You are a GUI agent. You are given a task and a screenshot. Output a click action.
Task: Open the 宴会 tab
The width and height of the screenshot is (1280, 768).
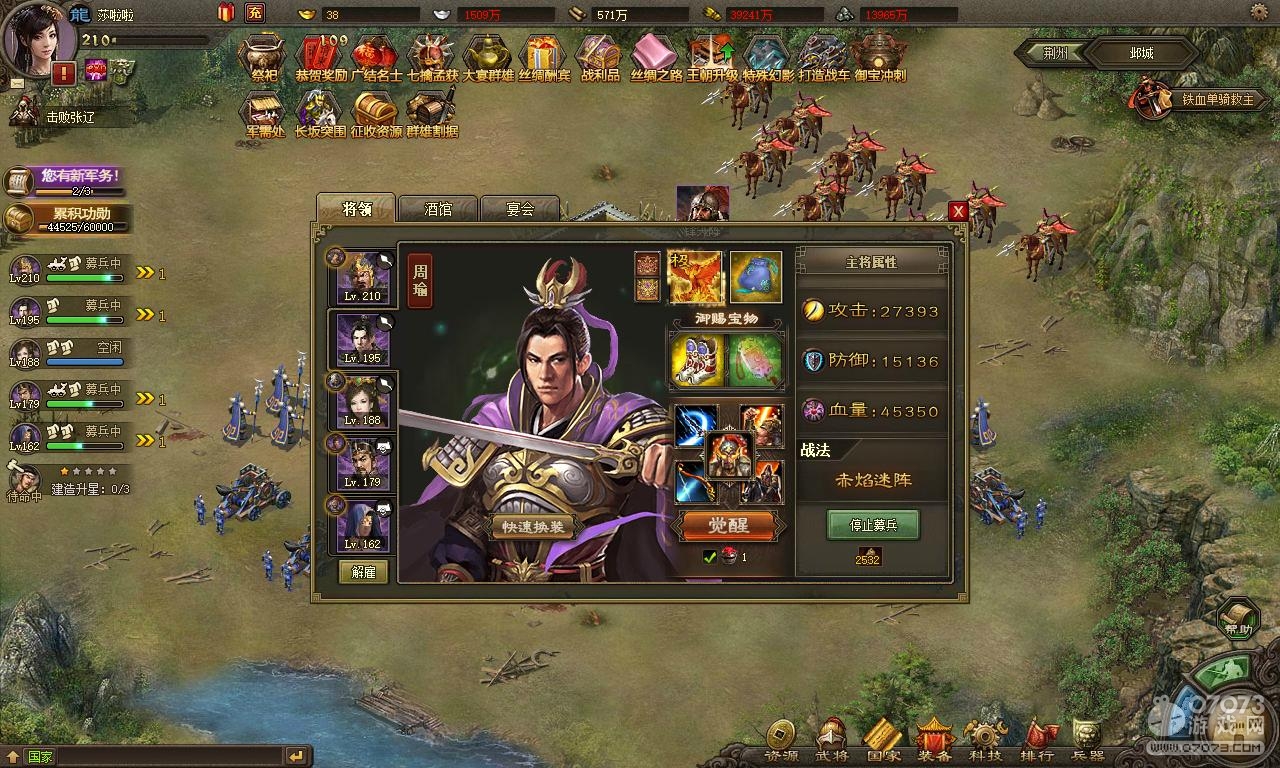coord(519,209)
